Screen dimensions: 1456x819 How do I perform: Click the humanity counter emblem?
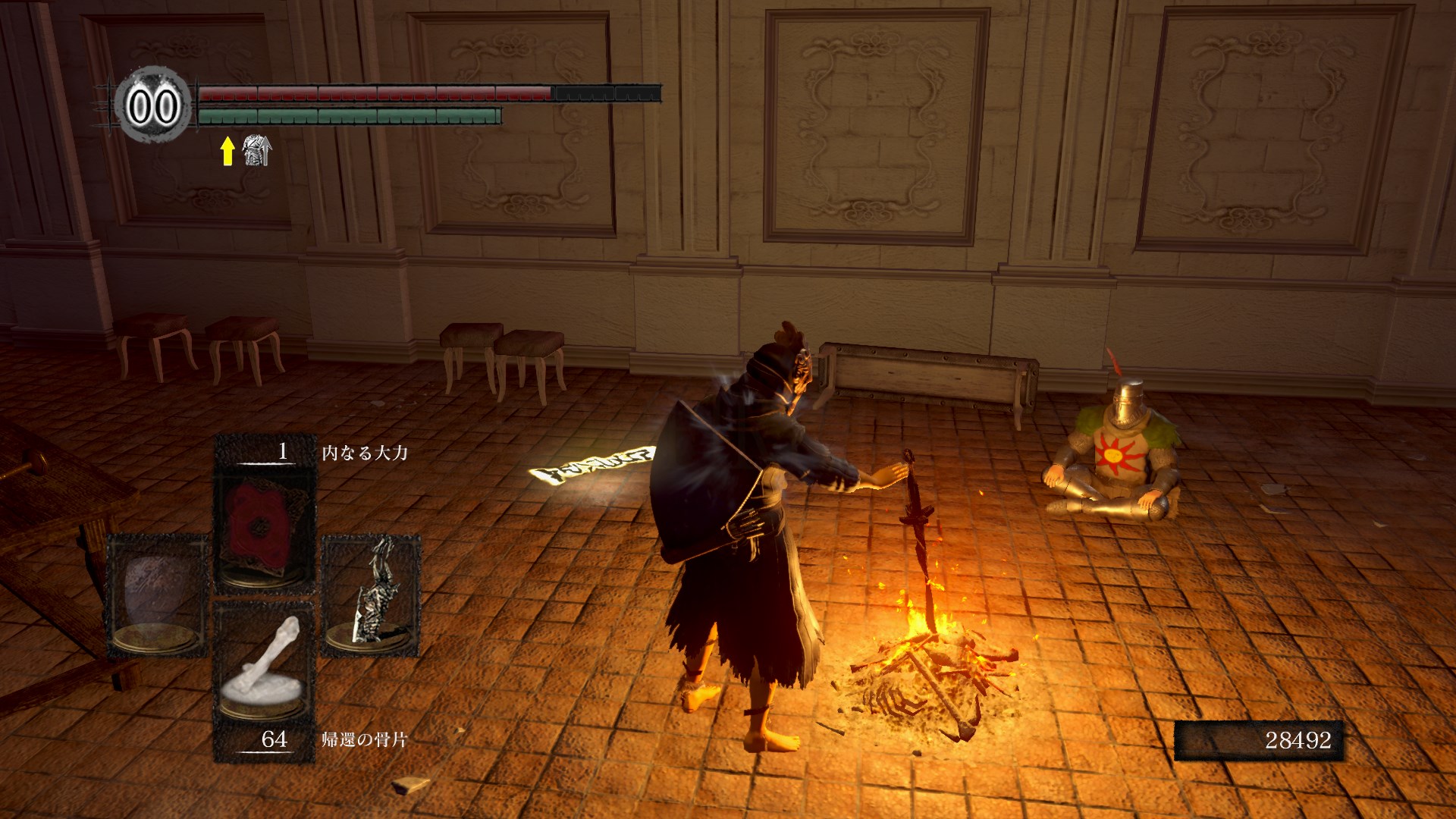153,105
